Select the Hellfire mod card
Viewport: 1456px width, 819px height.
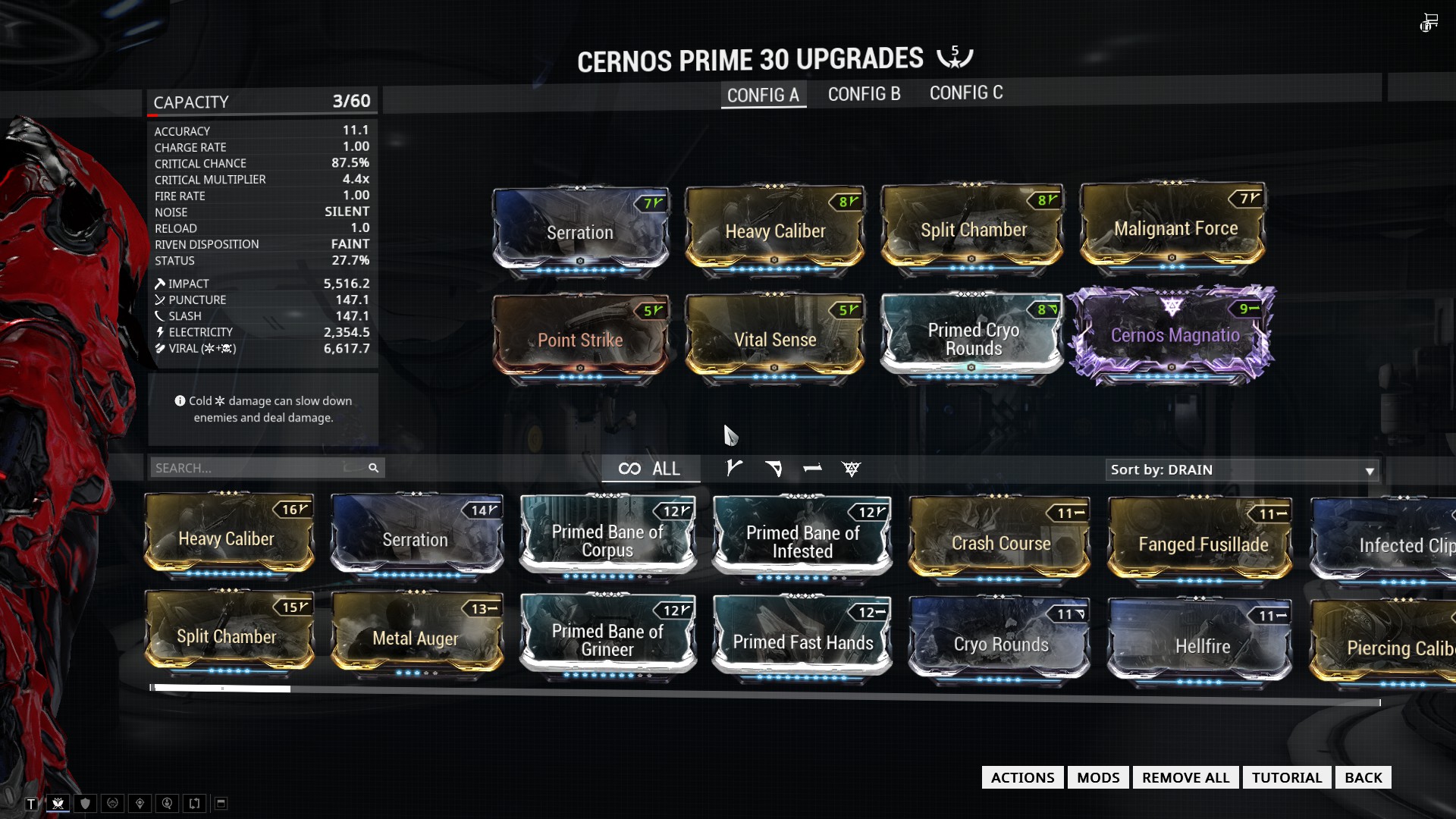pos(1202,645)
